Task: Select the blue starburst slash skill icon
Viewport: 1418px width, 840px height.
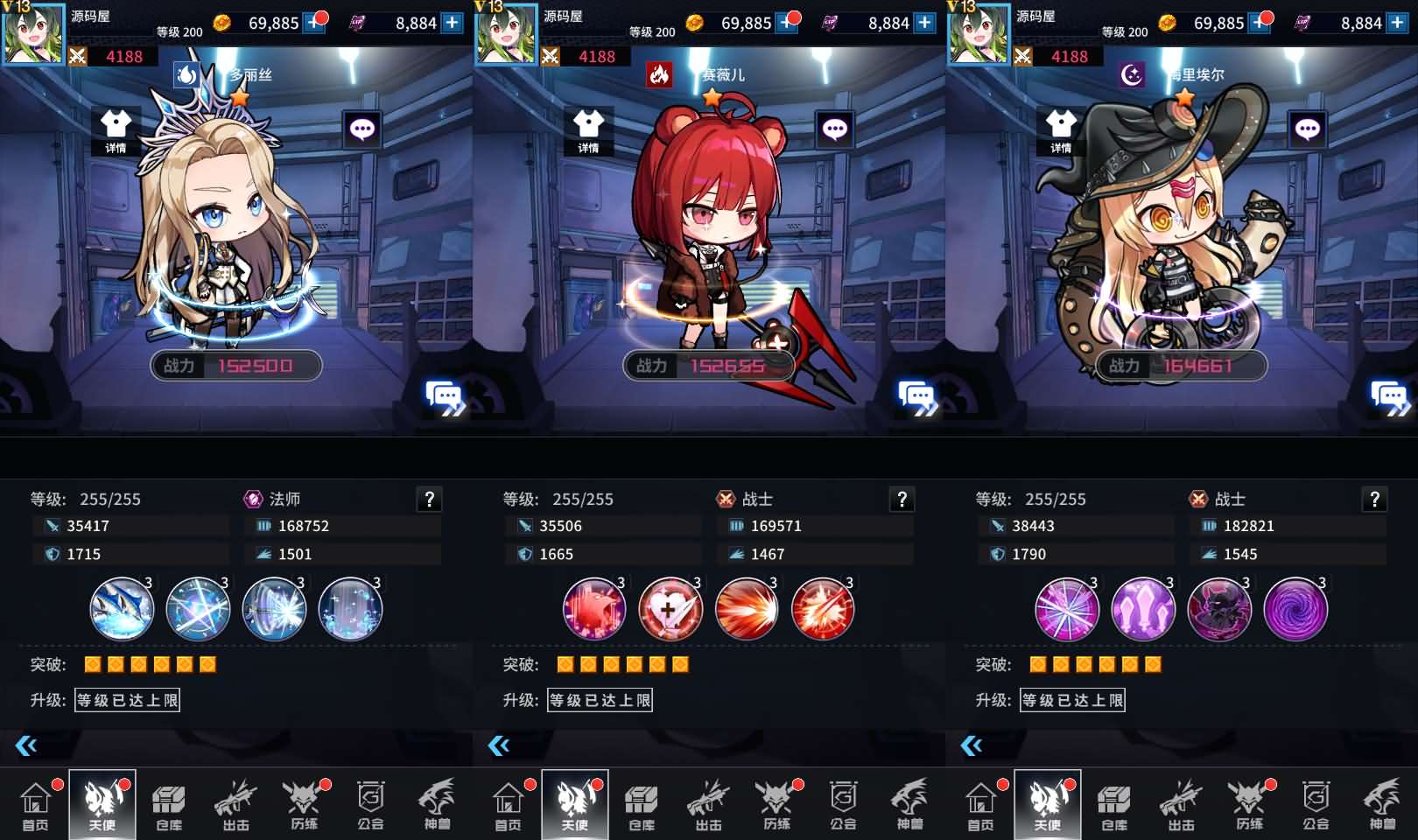Action: (x=198, y=609)
